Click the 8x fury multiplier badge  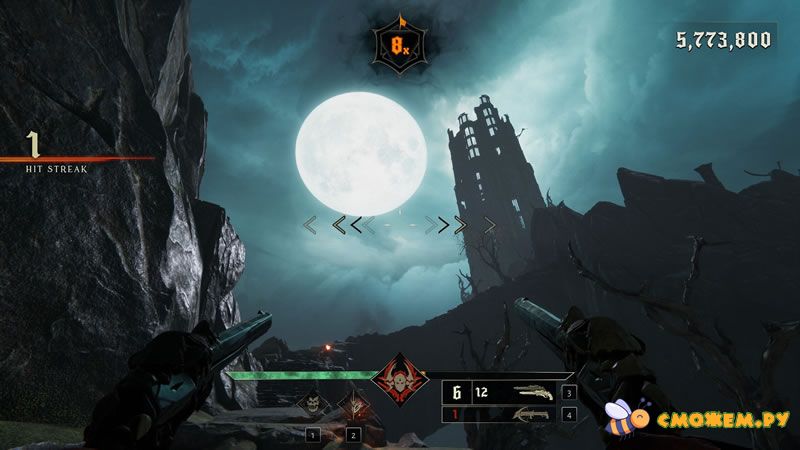[x=400, y=46]
